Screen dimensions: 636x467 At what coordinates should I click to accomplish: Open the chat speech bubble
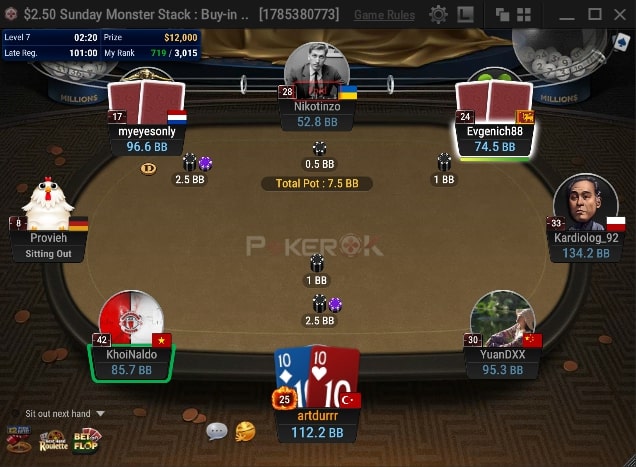point(217,431)
